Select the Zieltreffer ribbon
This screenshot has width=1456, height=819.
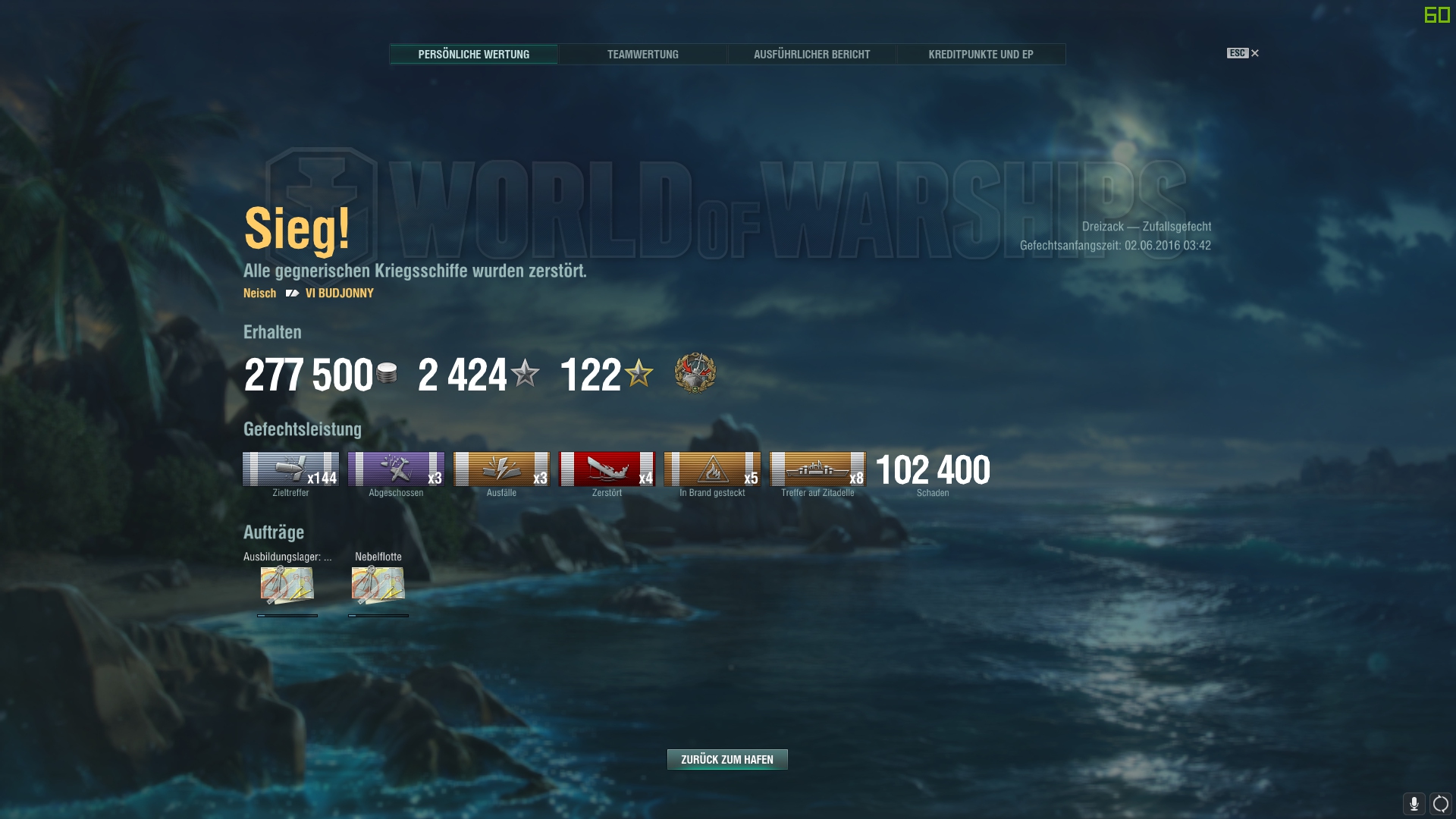pyautogui.click(x=290, y=469)
